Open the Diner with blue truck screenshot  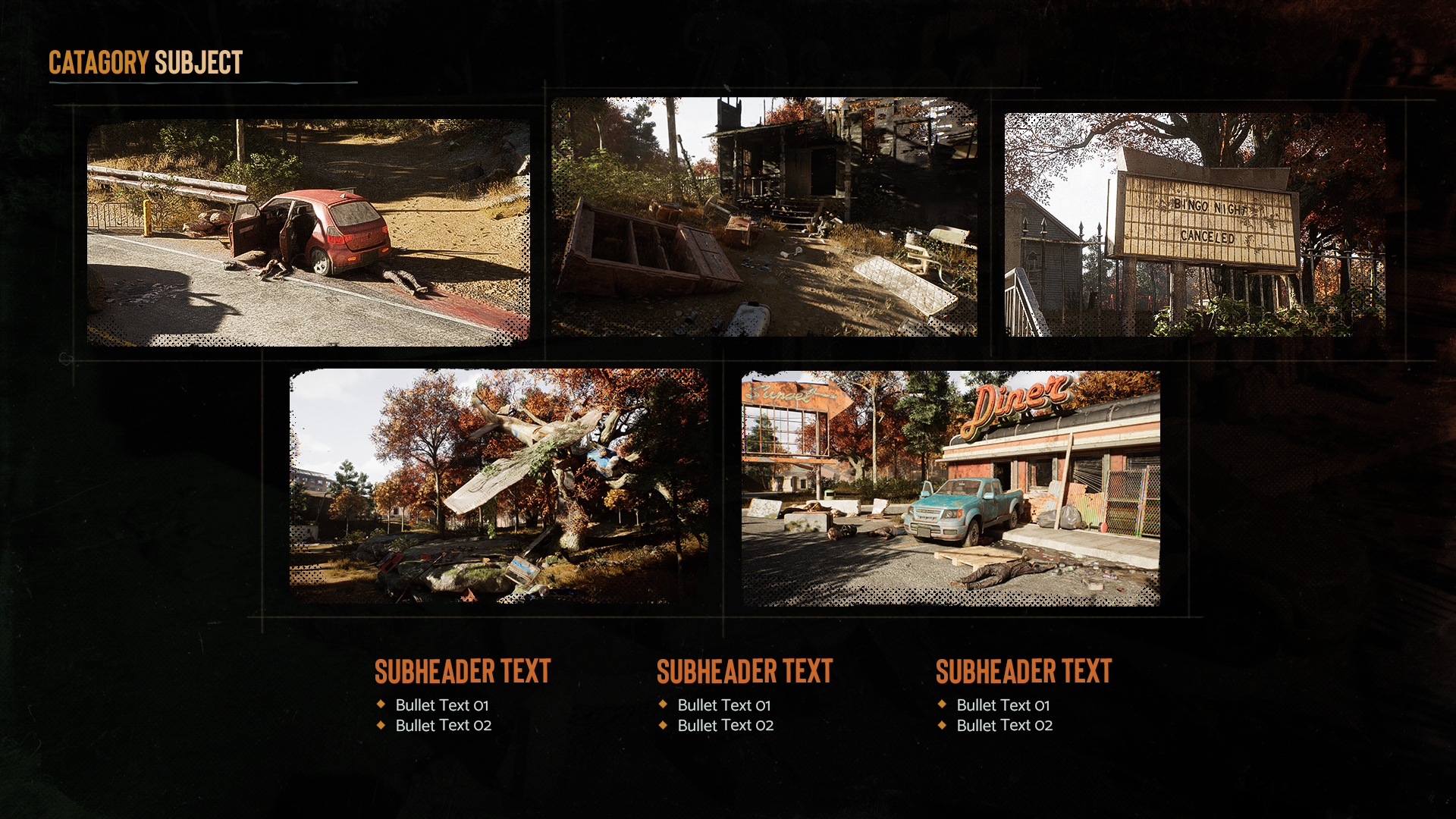(x=950, y=488)
